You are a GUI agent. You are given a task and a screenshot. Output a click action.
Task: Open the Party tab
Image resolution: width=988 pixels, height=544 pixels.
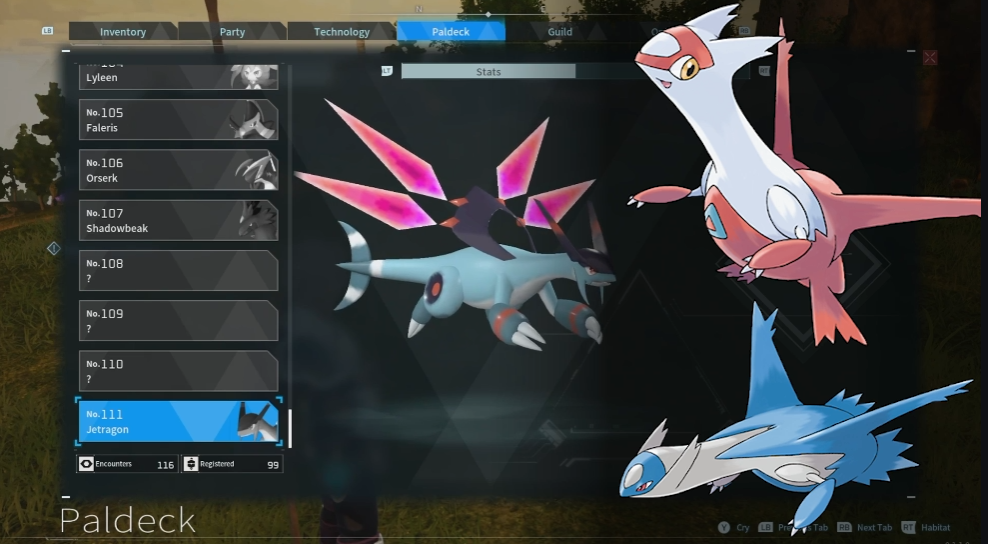click(232, 32)
